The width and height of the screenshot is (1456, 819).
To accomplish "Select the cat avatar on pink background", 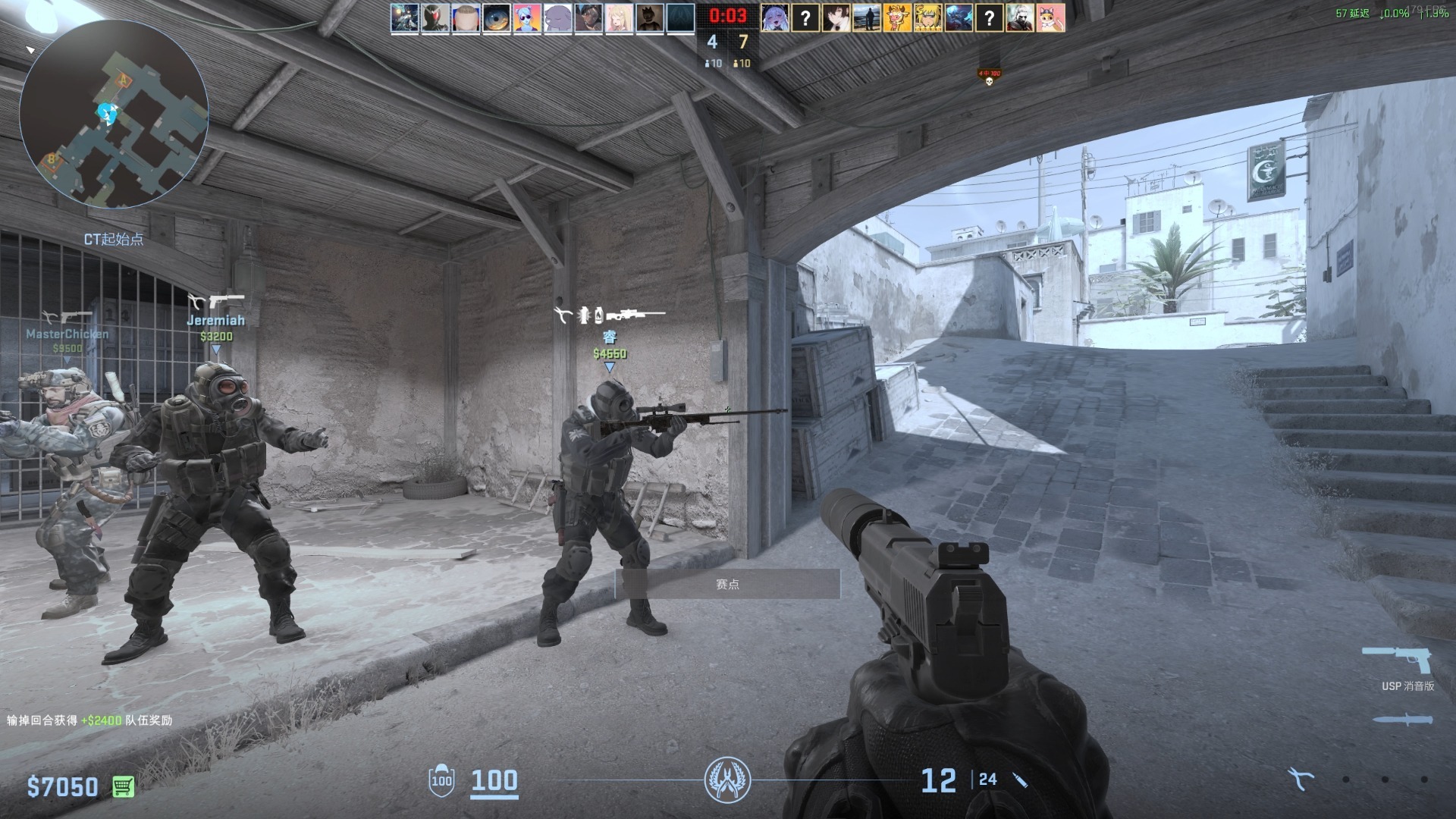I will pyautogui.click(x=1050, y=17).
